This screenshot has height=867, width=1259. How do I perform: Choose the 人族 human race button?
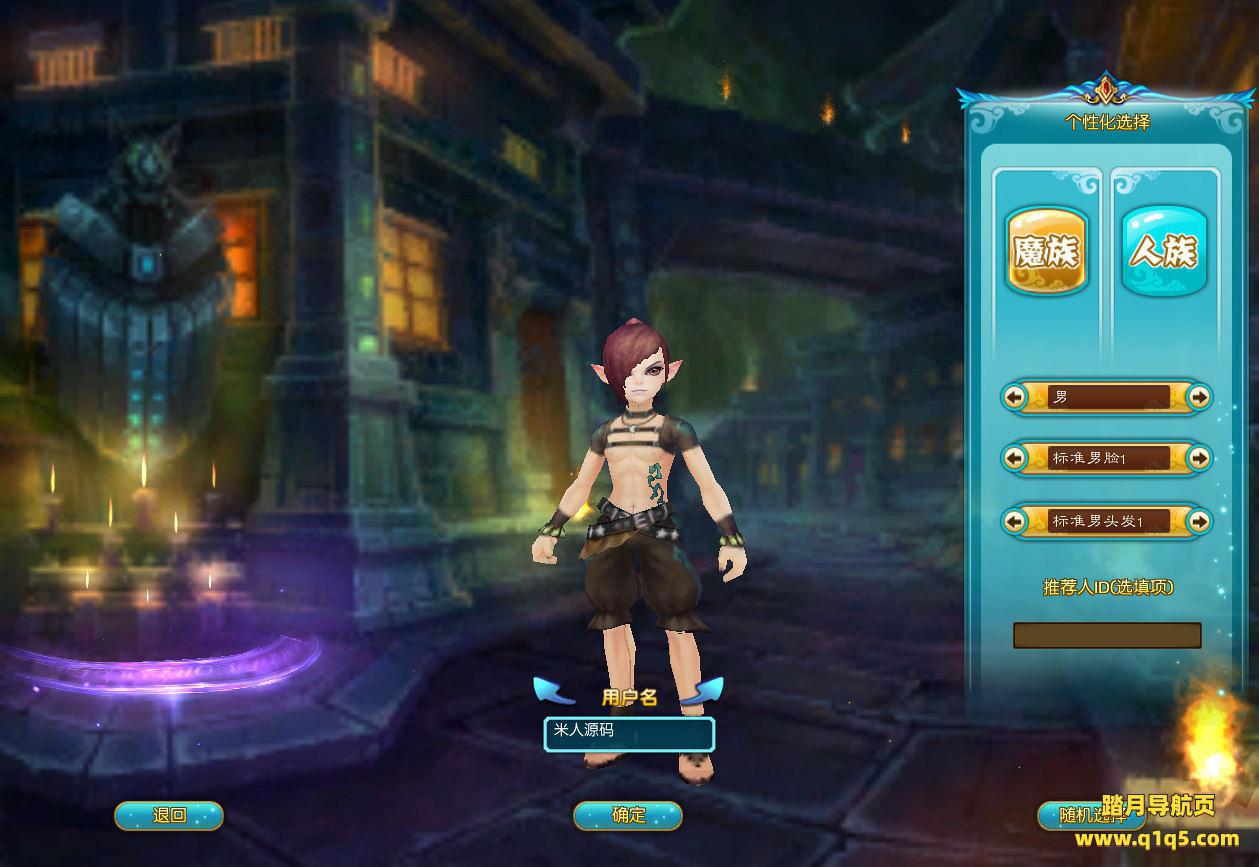[x=1164, y=251]
